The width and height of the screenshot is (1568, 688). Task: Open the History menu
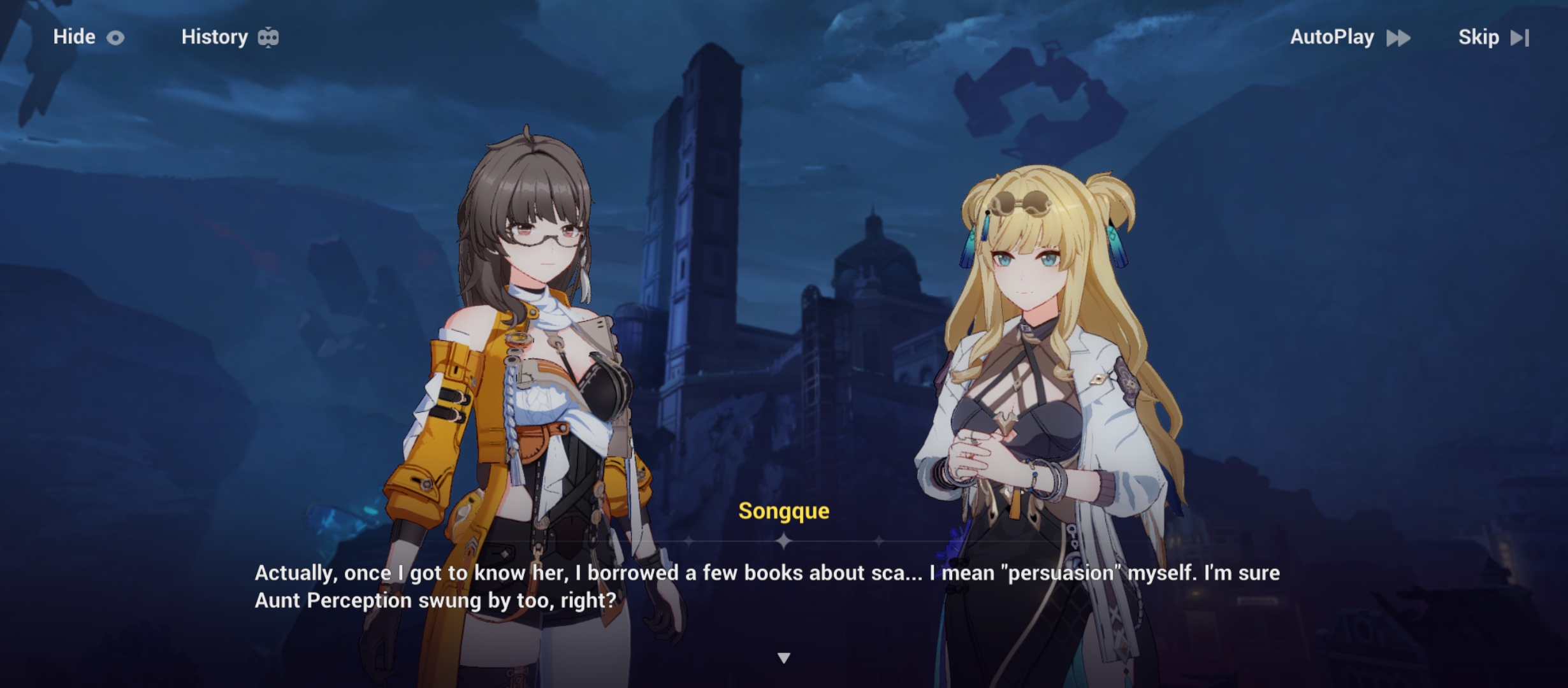click(x=214, y=36)
